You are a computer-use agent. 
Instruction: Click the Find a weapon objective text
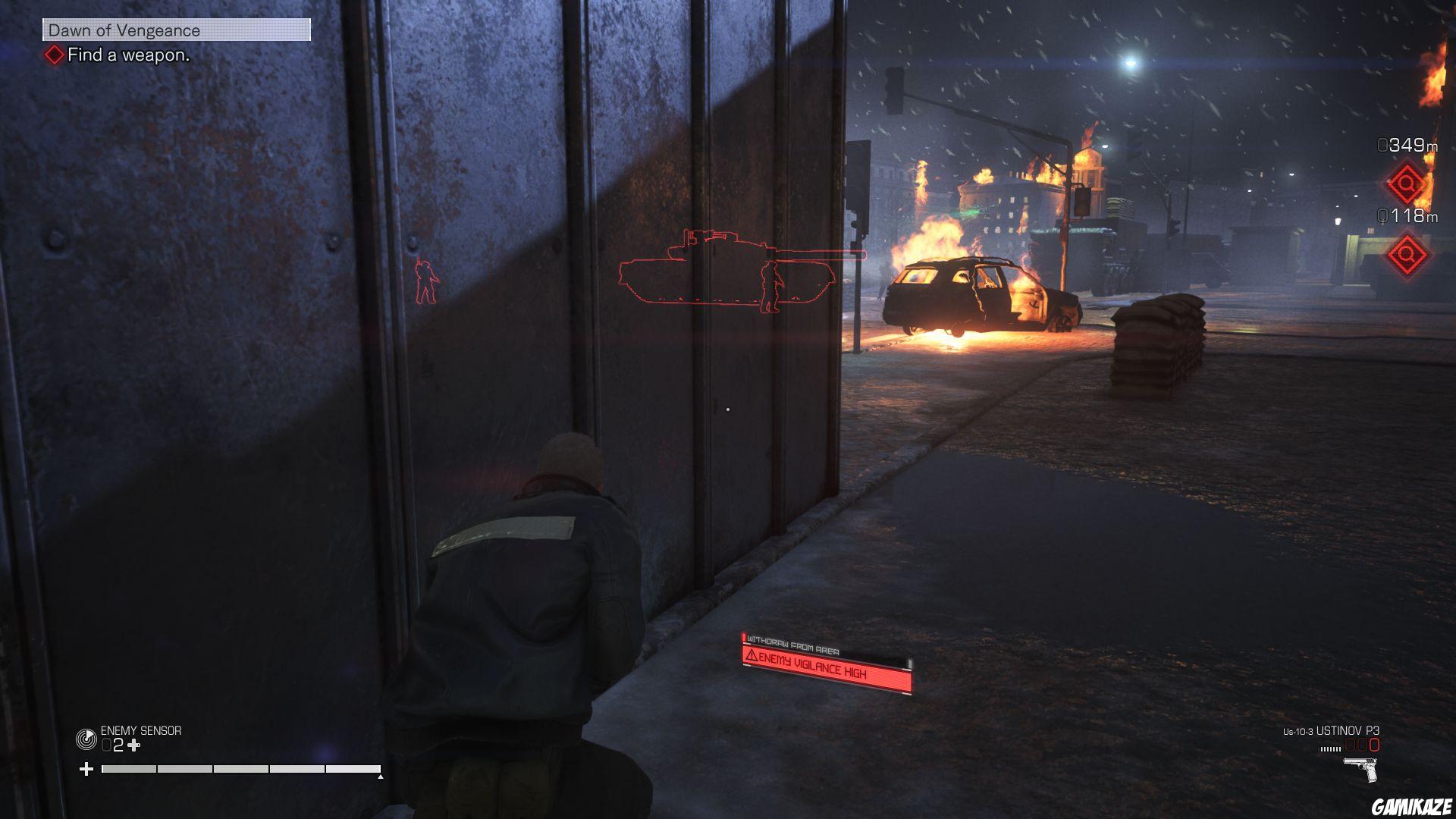pos(127,55)
